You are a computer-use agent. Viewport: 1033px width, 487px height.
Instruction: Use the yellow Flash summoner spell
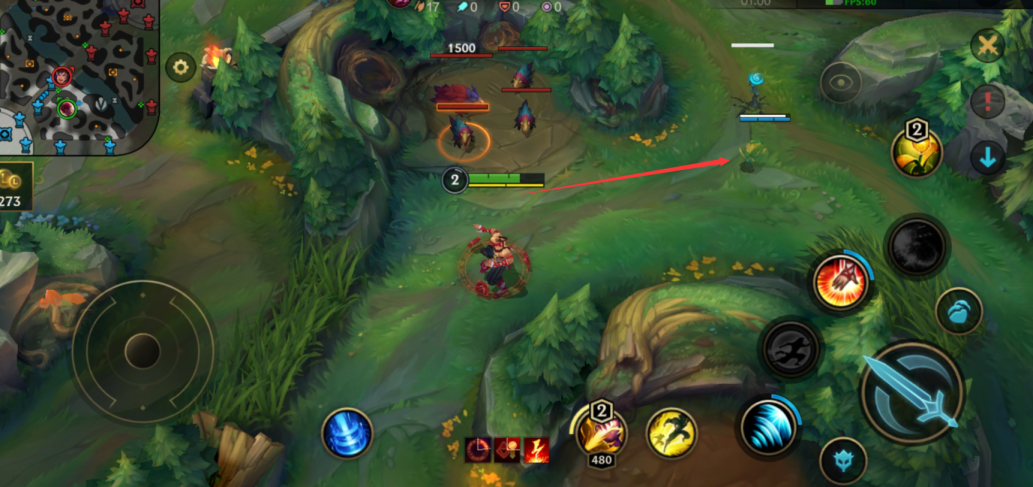pyautogui.click(x=671, y=433)
